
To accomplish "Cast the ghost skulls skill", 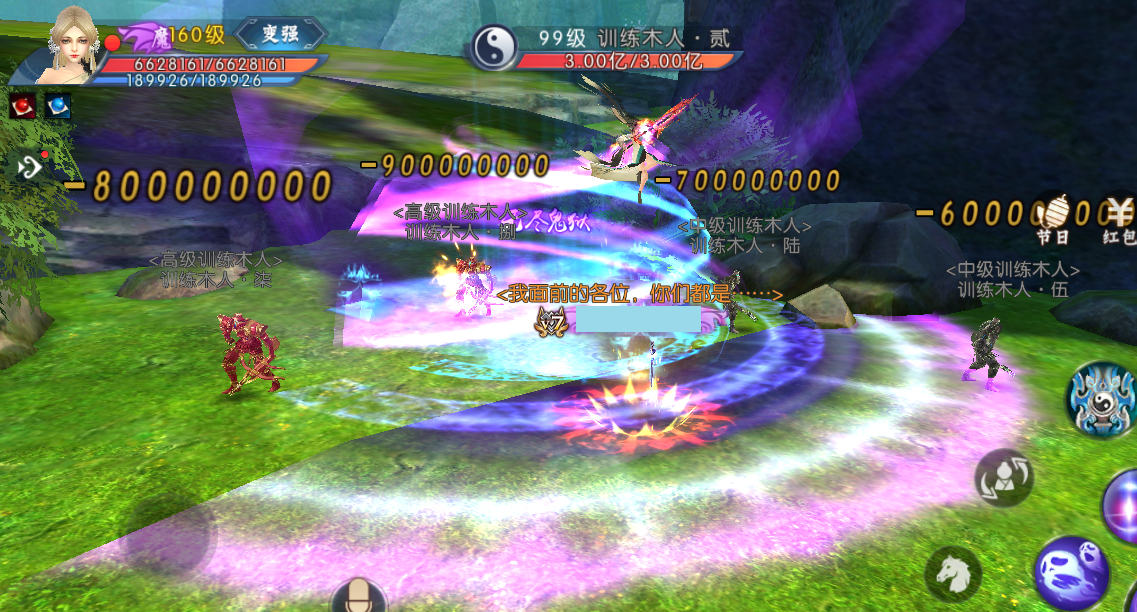I will coord(1070,573).
